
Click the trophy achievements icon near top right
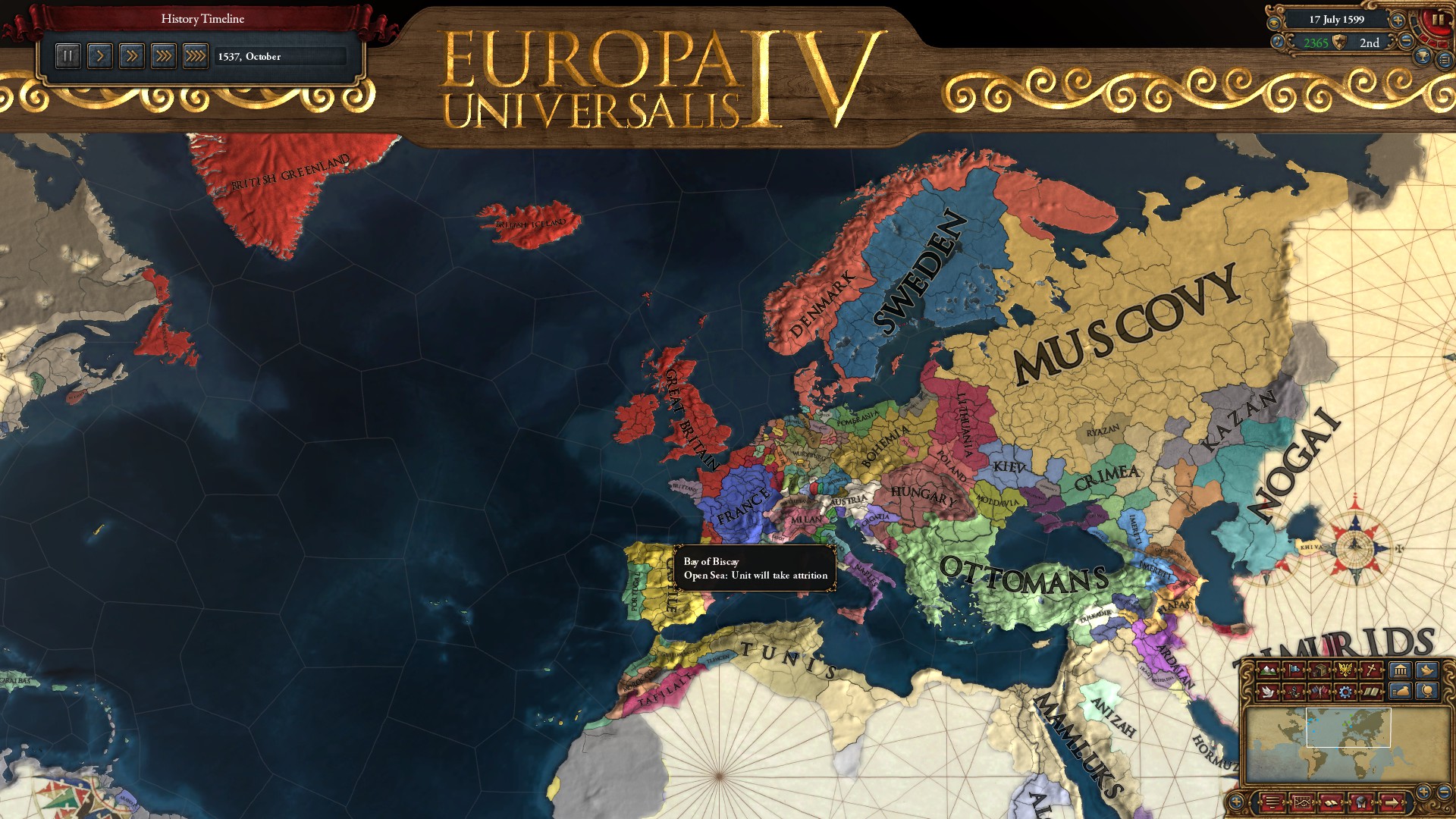coord(1422,57)
